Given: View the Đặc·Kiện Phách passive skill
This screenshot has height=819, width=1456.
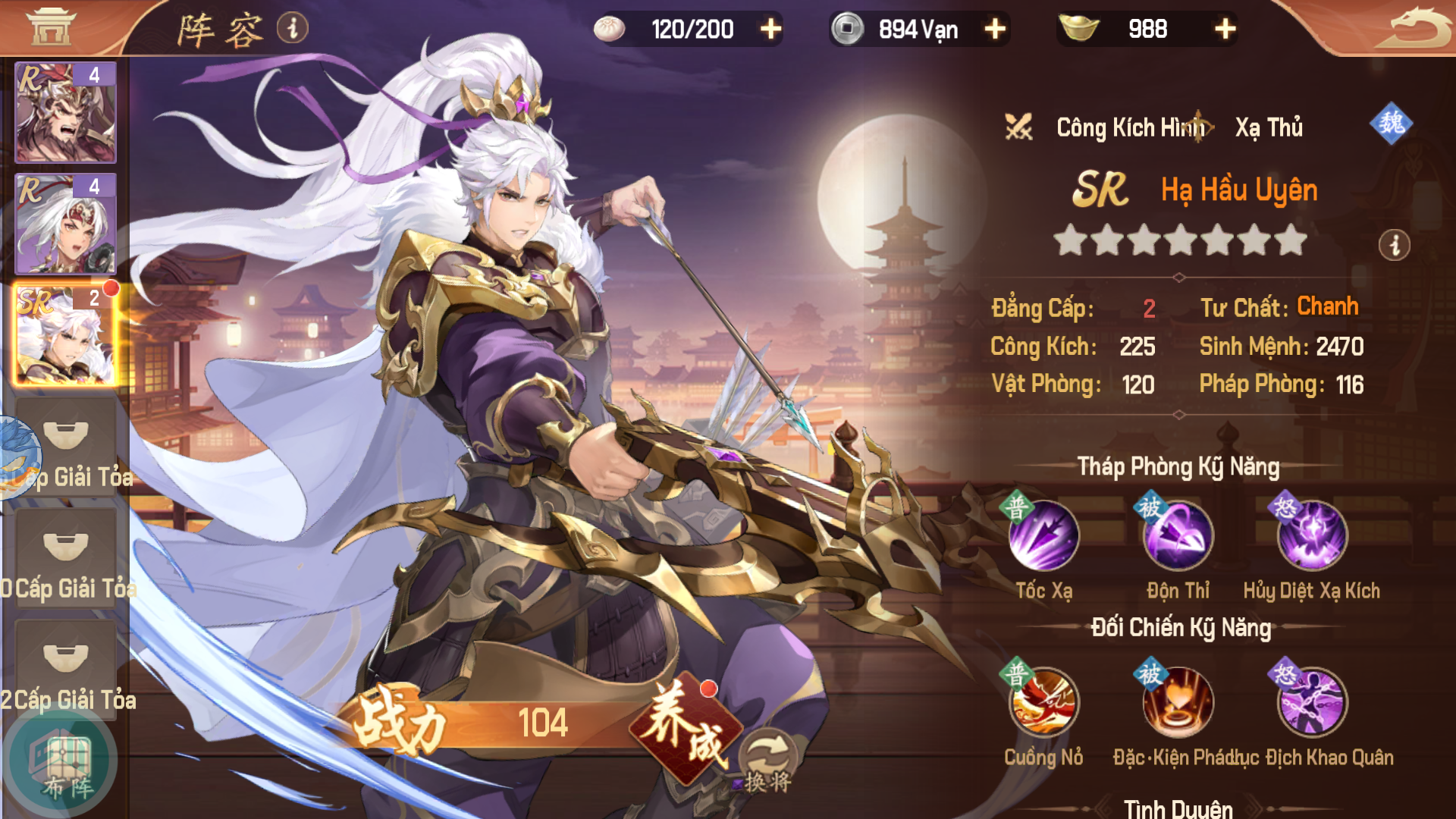Looking at the screenshot, I should [x=1178, y=703].
